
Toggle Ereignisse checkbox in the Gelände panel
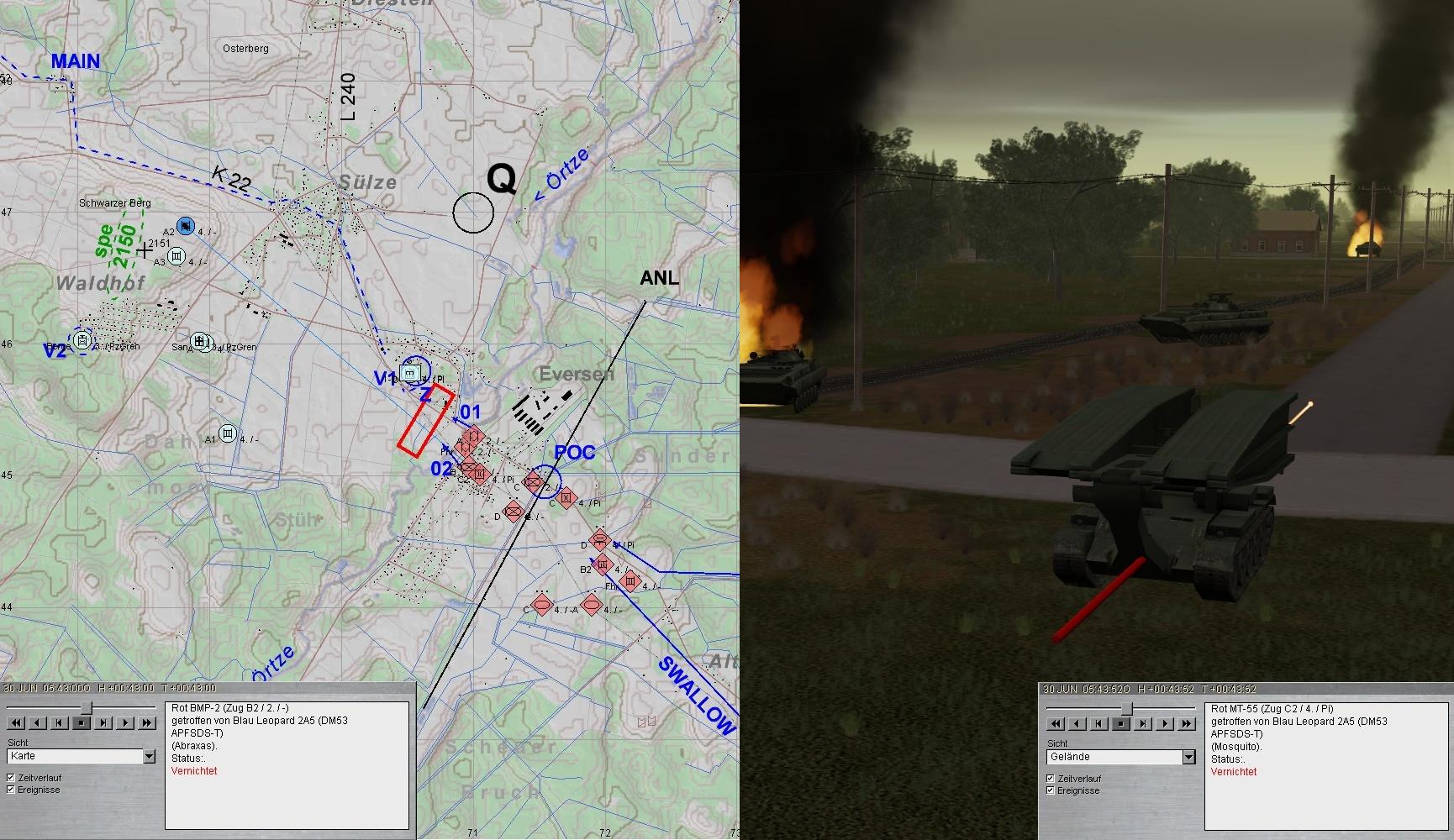1051,790
